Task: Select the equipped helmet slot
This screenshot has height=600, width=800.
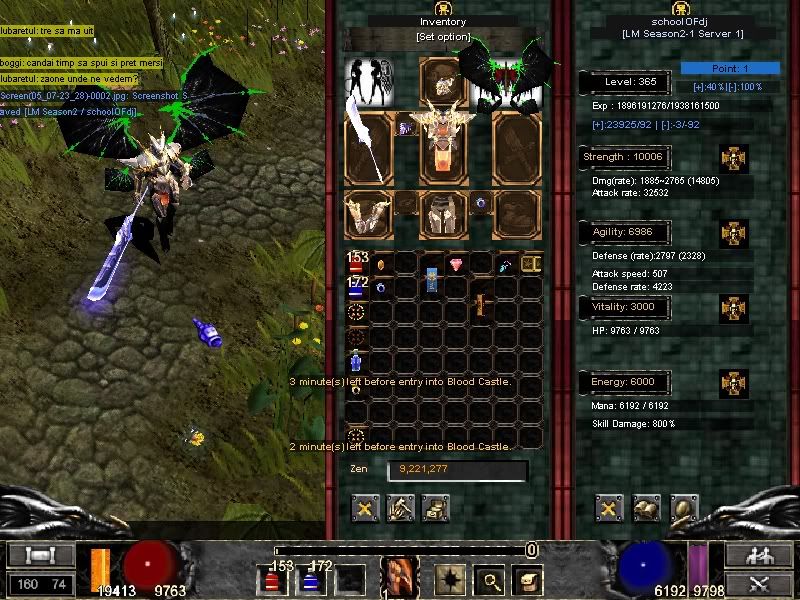Action: 440,76
